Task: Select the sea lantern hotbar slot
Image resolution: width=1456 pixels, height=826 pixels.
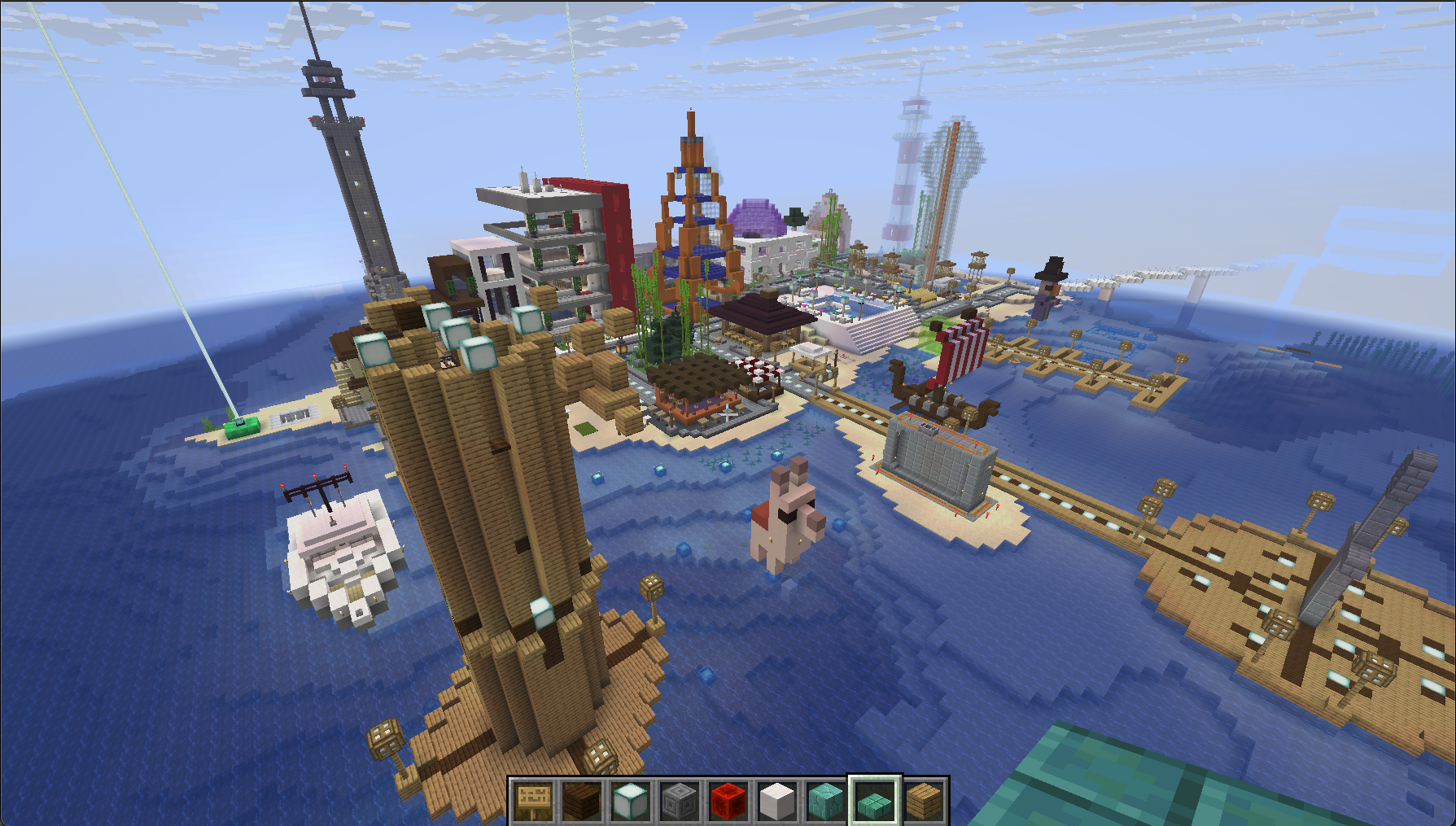Action: point(631,801)
